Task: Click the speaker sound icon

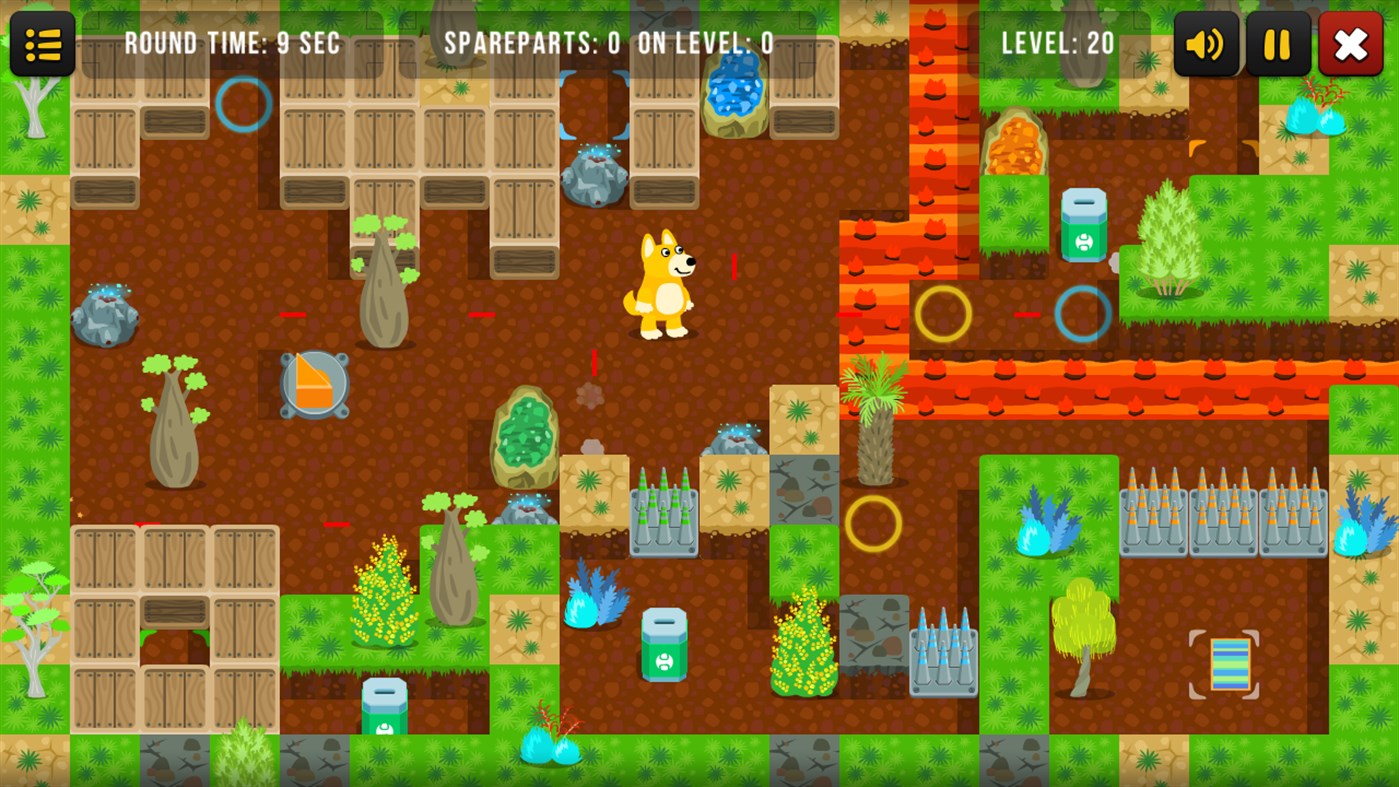Action: pyautogui.click(x=1204, y=43)
